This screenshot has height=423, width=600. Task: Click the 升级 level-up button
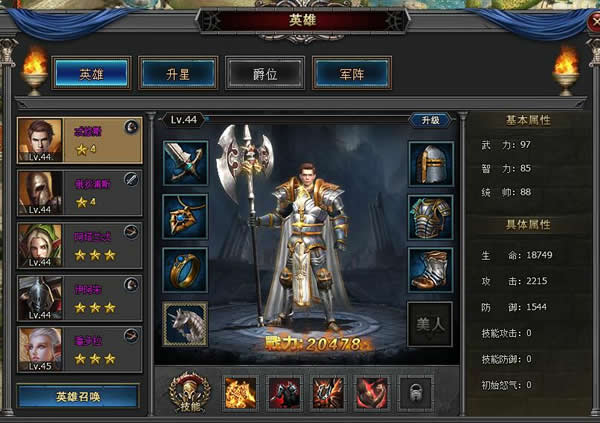point(430,120)
